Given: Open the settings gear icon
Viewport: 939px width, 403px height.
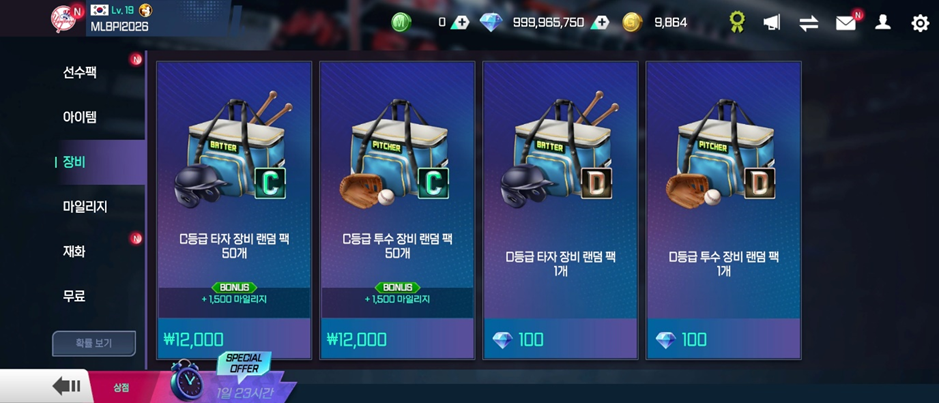Looking at the screenshot, I should click(x=920, y=22).
